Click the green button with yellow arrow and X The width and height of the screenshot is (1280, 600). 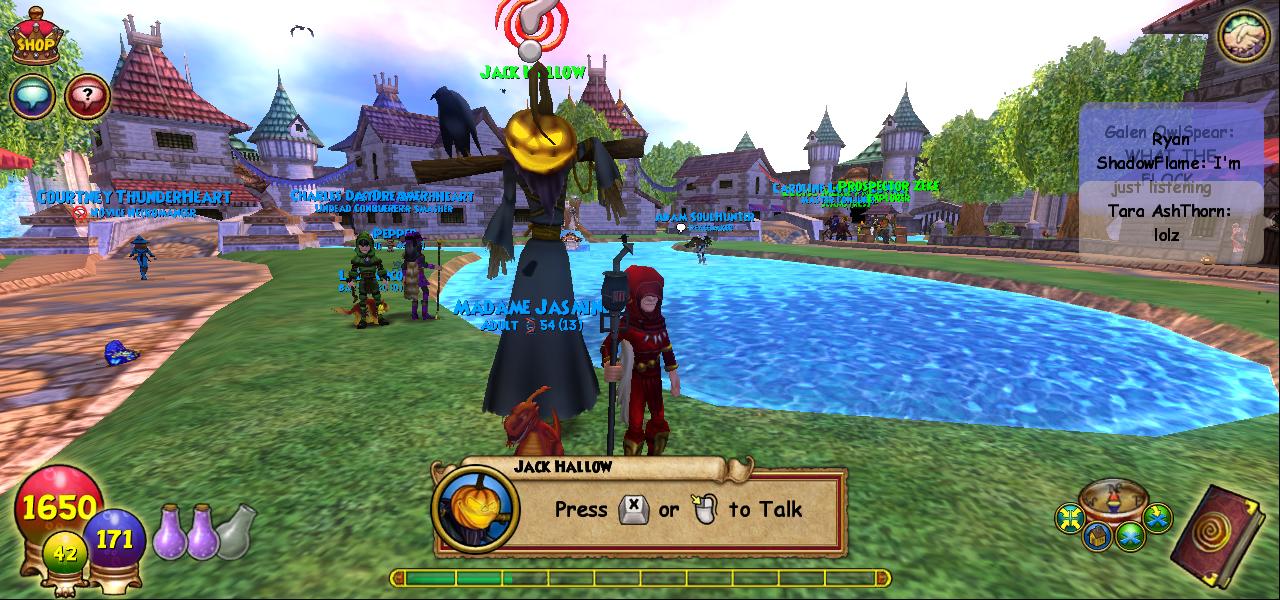1157,518
